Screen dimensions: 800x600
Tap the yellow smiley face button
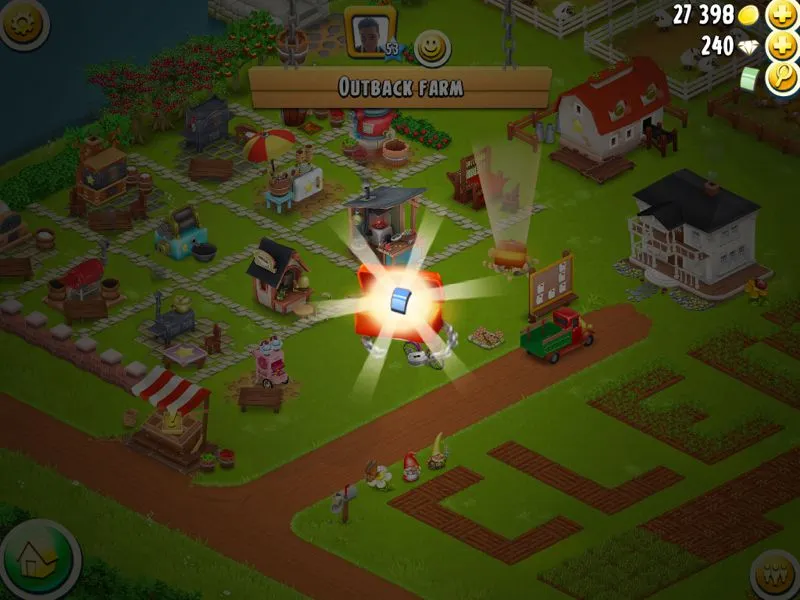[x=433, y=47]
